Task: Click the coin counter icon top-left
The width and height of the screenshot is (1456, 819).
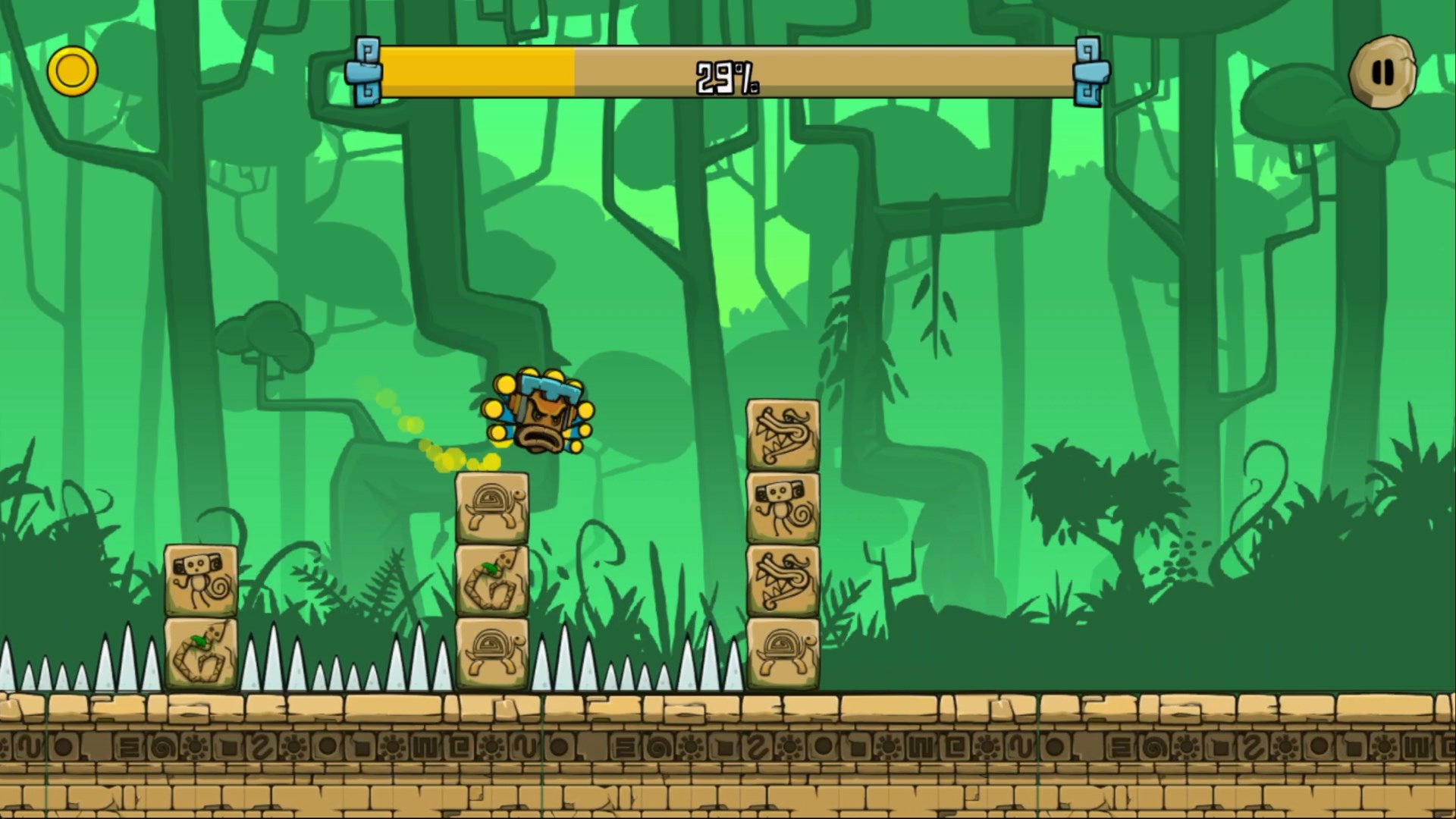Action: point(72,71)
